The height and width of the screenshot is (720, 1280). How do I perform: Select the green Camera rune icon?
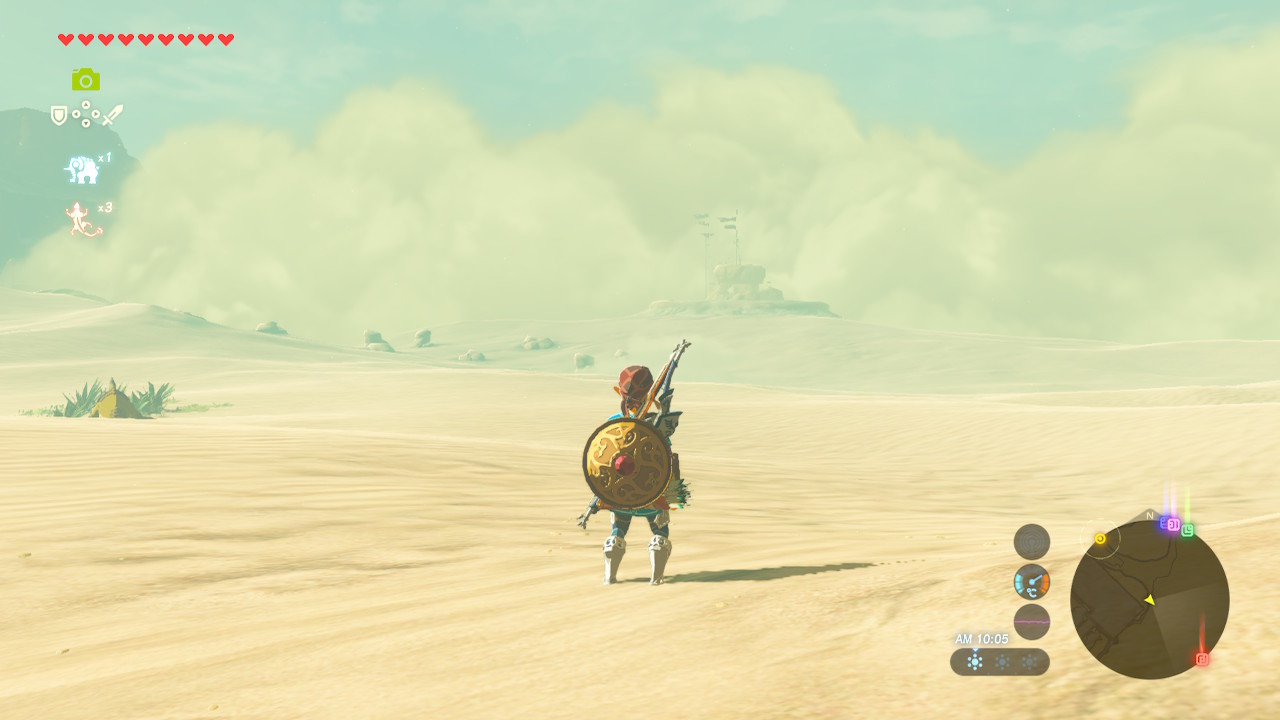[86, 79]
